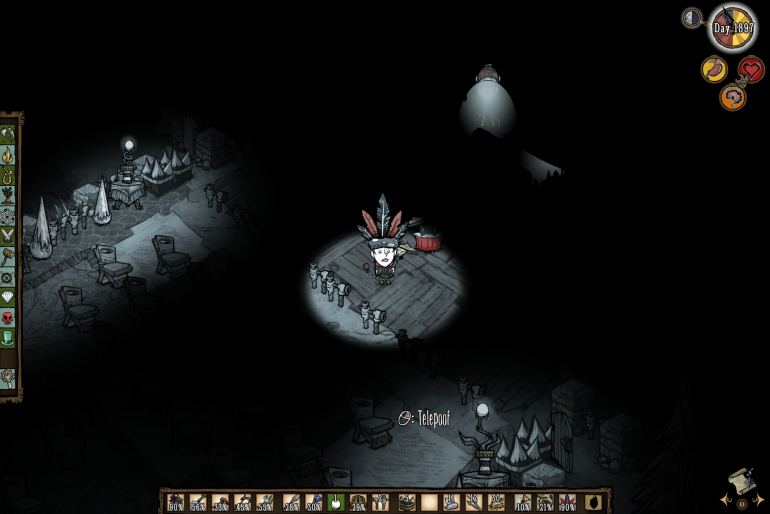Switch to the Magic red skull tab
Viewport: 770px width, 514px height.
tap(8, 317)
